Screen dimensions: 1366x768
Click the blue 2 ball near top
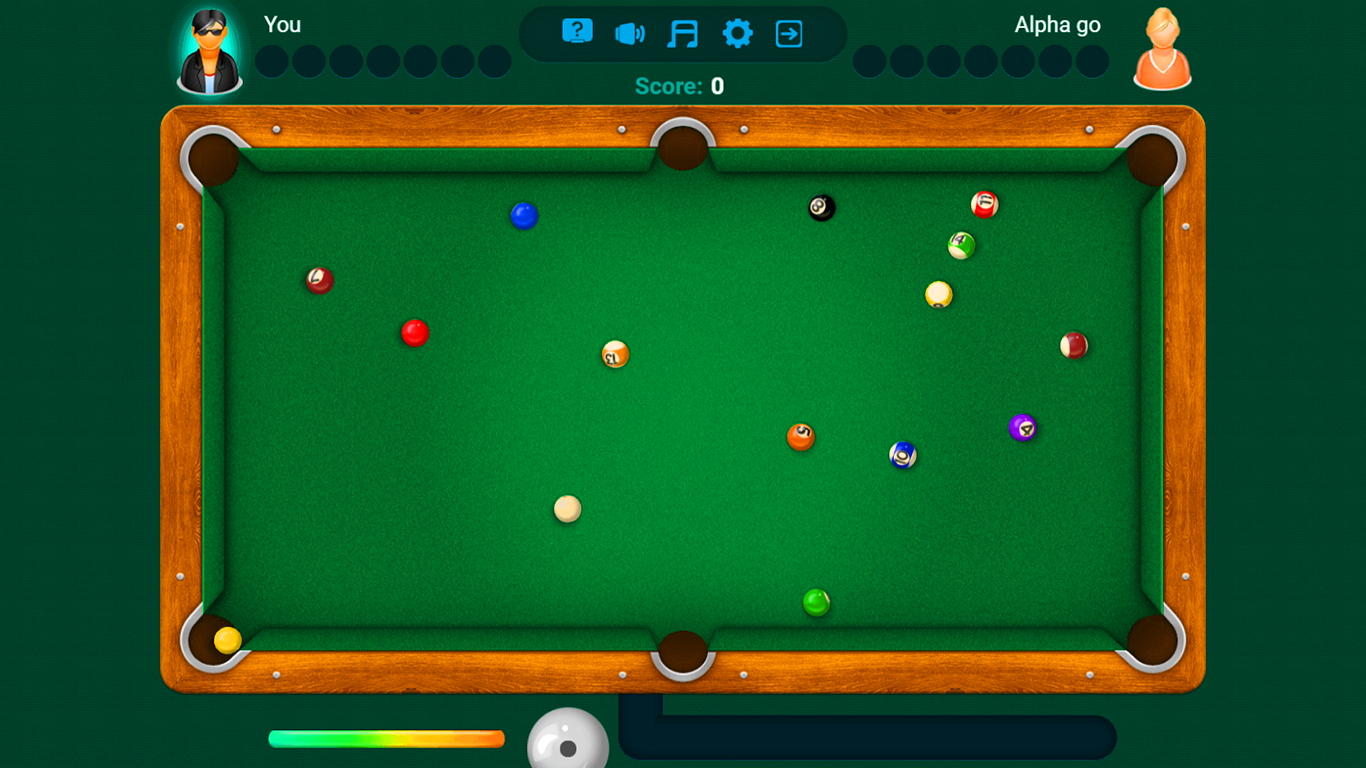click(x=523, y=215)
